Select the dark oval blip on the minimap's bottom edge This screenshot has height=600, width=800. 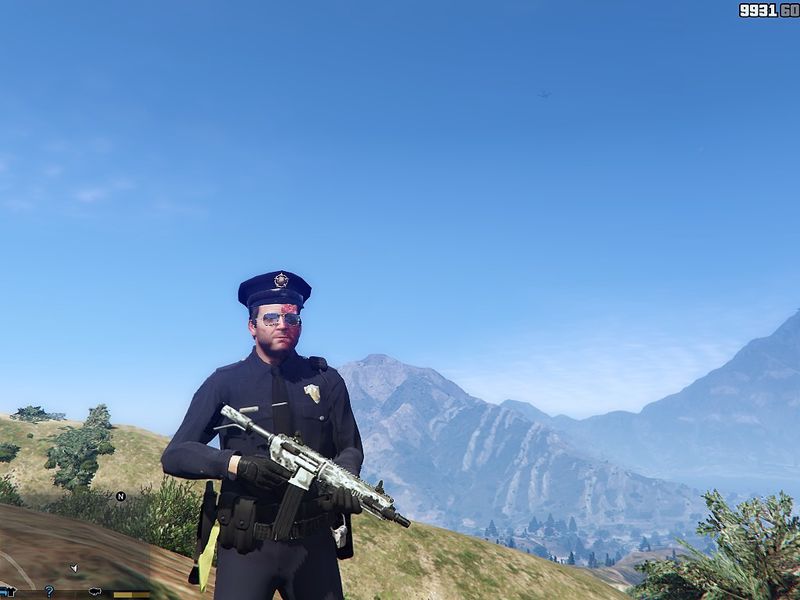[96, 592]
